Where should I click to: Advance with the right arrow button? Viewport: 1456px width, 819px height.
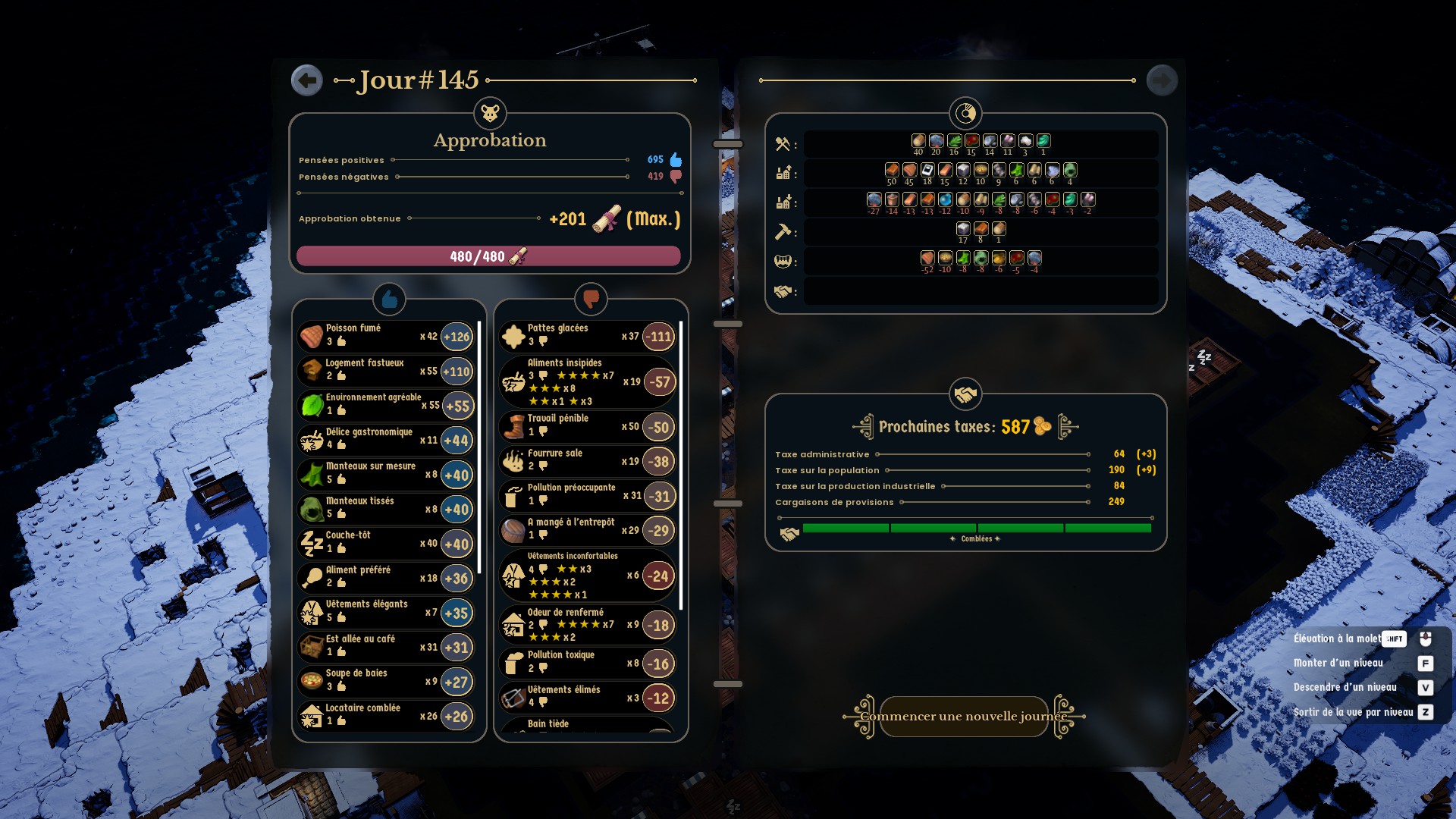[1162, 80]
